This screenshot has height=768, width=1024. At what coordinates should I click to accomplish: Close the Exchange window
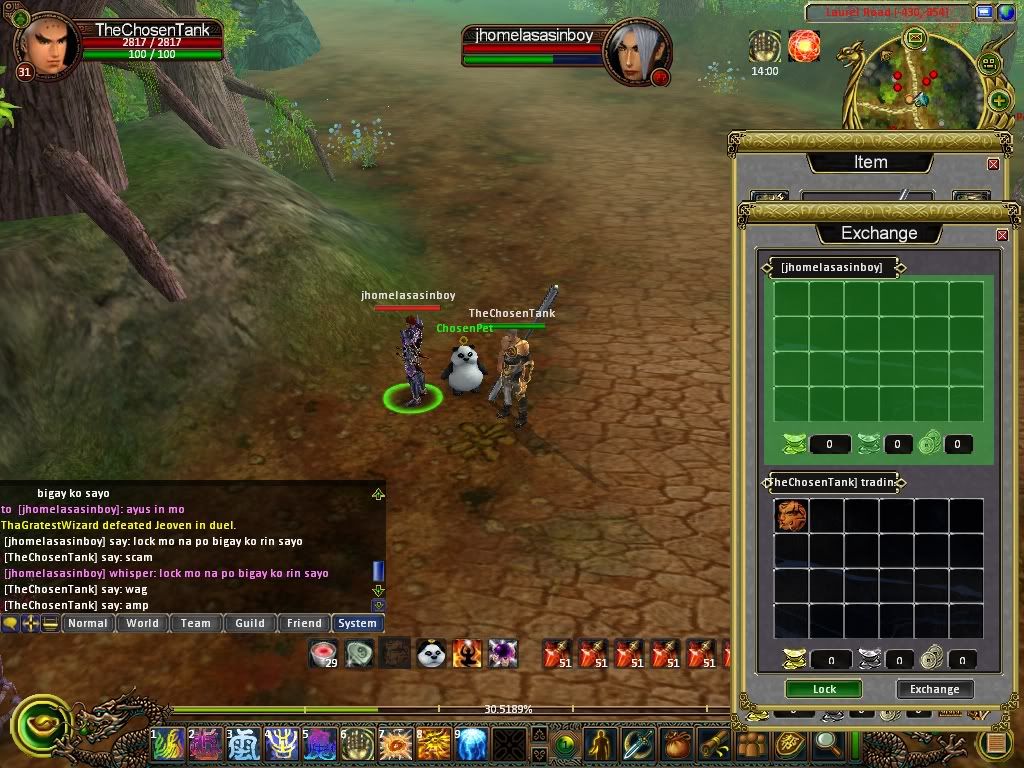click(x=1002, y=235)
